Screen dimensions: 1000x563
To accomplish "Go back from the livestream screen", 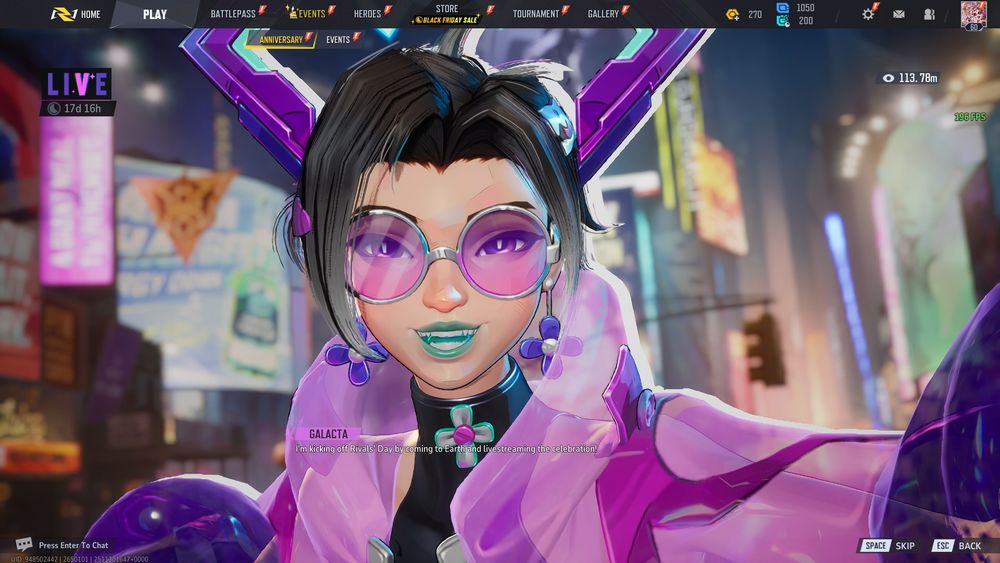I will pos(956,546).
